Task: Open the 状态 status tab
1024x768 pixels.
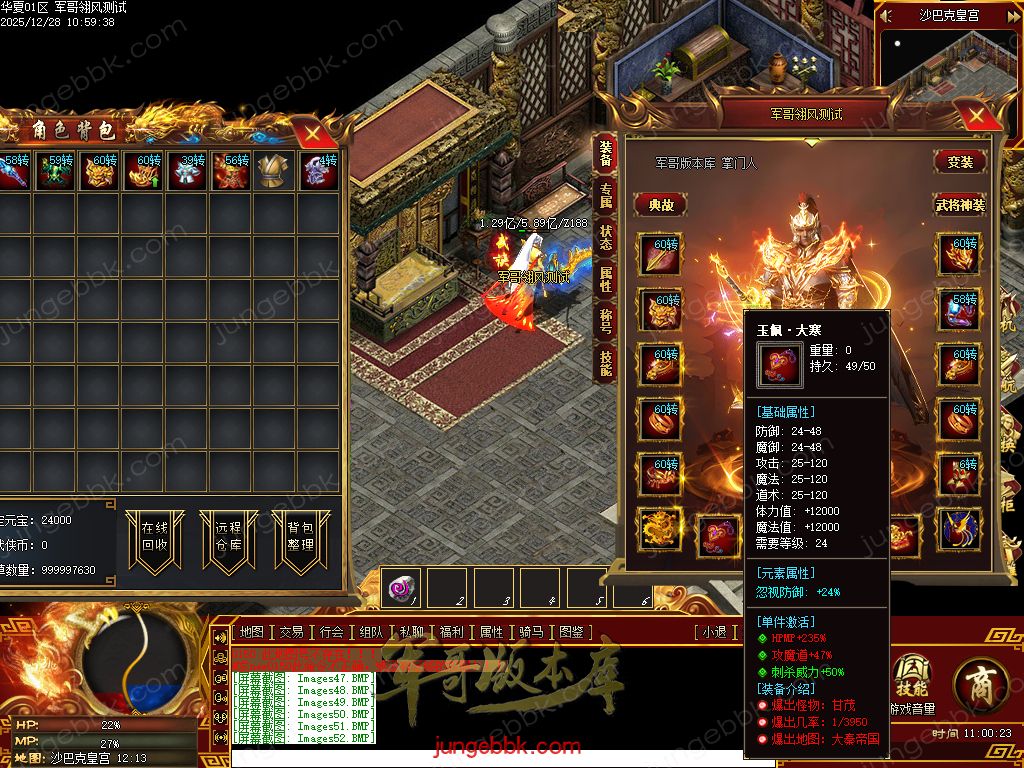Action: coord(605,237)
